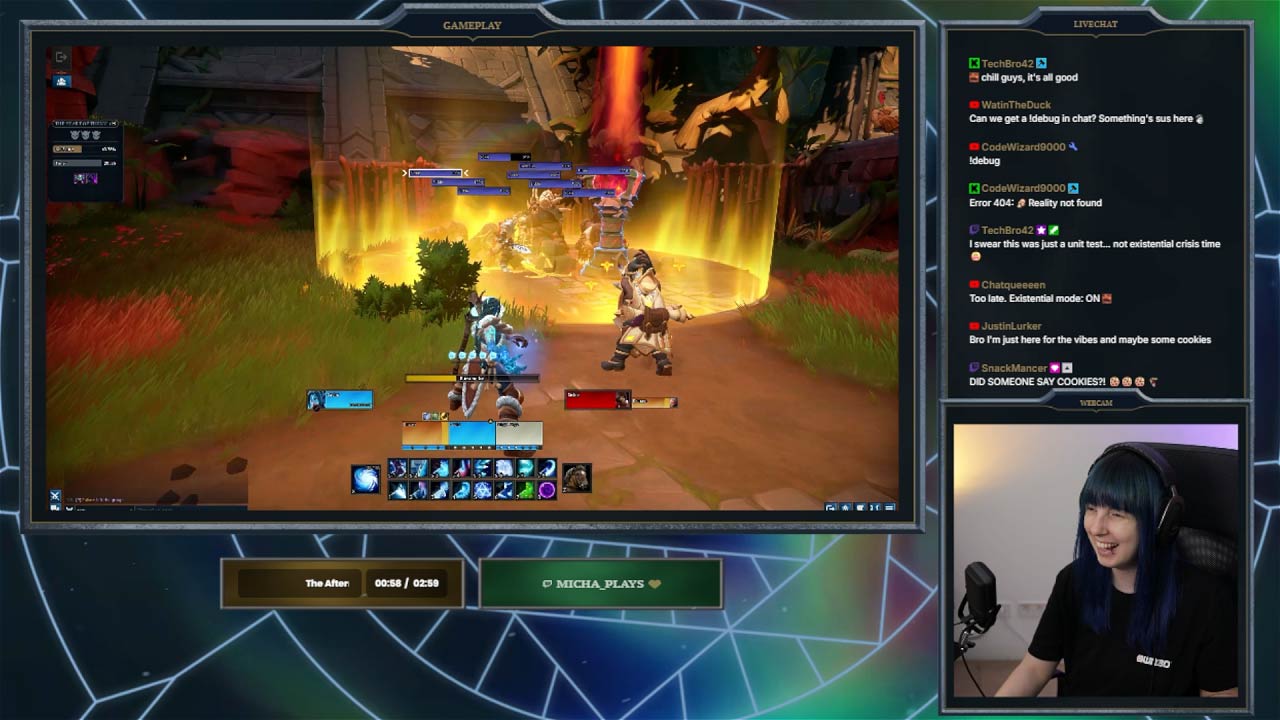
Task: Click the exit door icon
Action: point(61,58)
